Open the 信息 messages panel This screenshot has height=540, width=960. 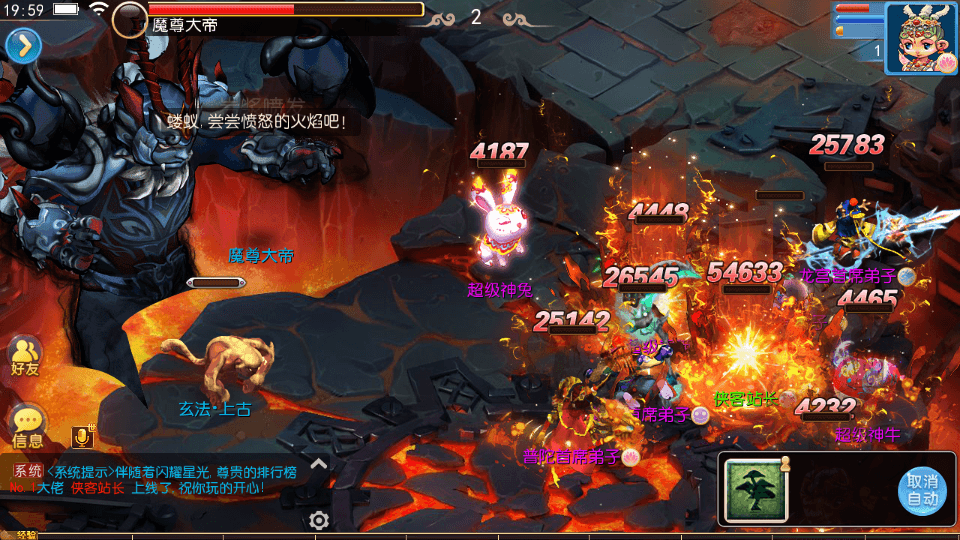pyautogui.click(x=27, y=426)
